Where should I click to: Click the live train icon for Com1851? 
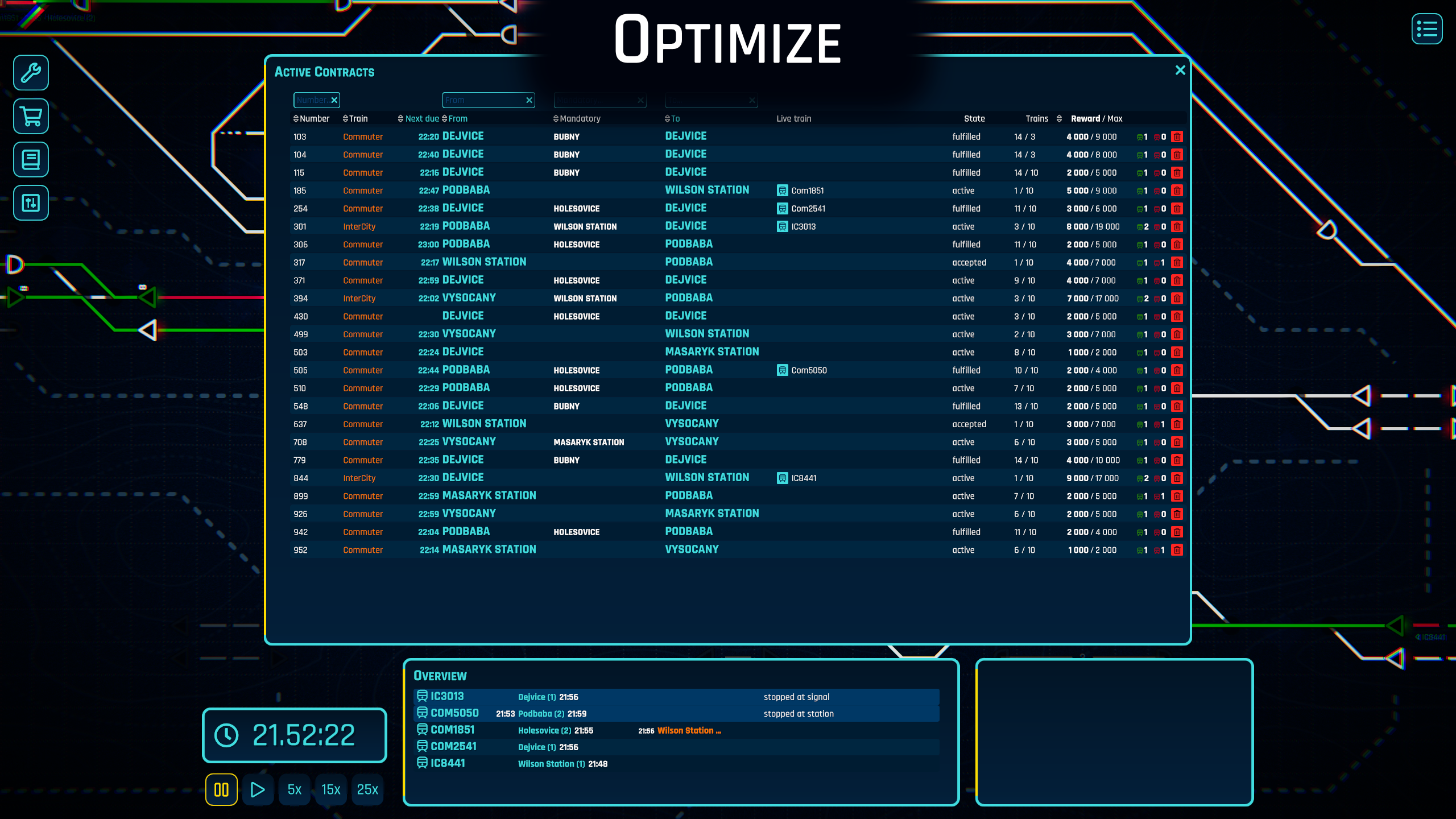(781, 190)
